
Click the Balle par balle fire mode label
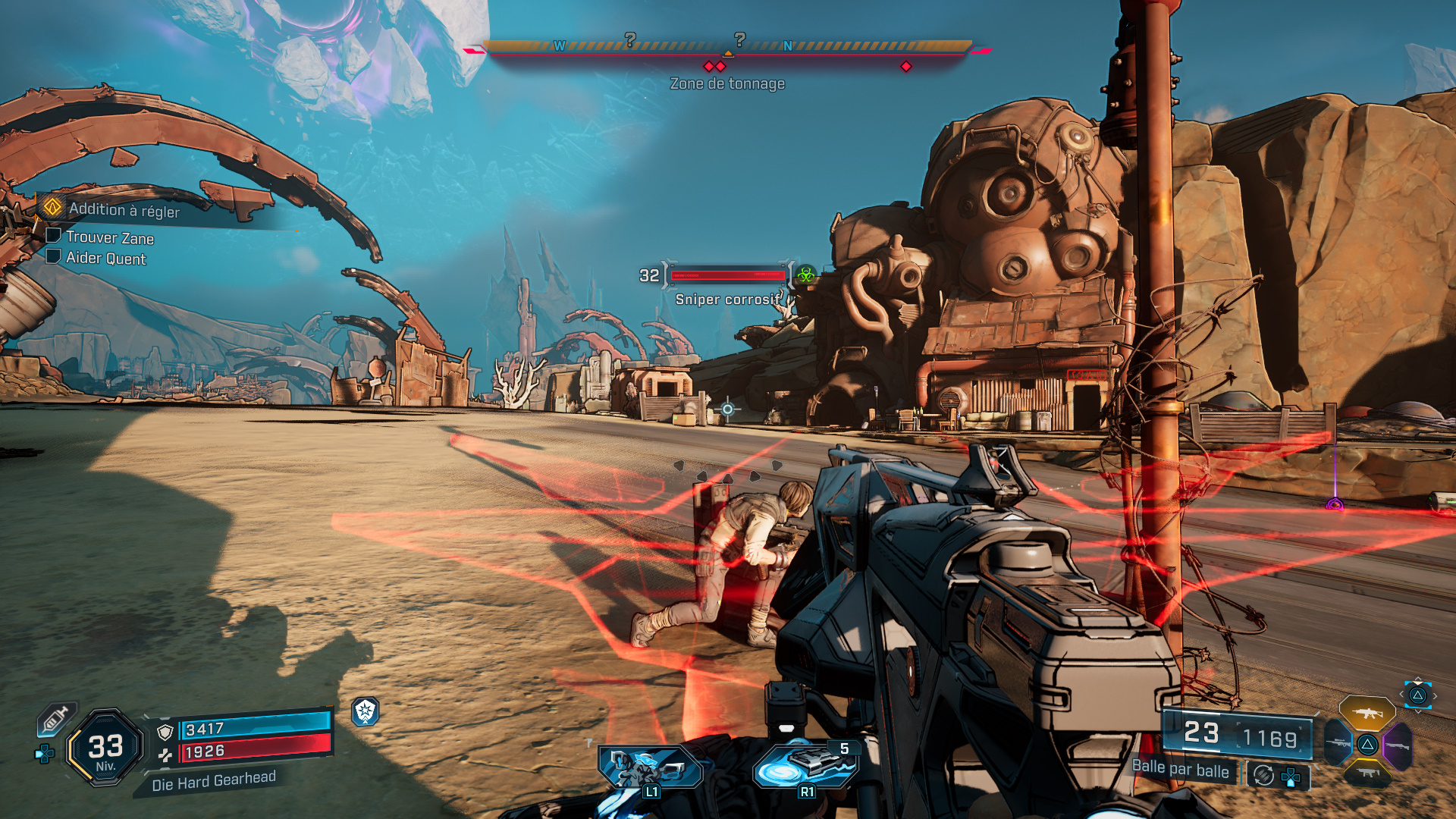tap(1180, 769)
